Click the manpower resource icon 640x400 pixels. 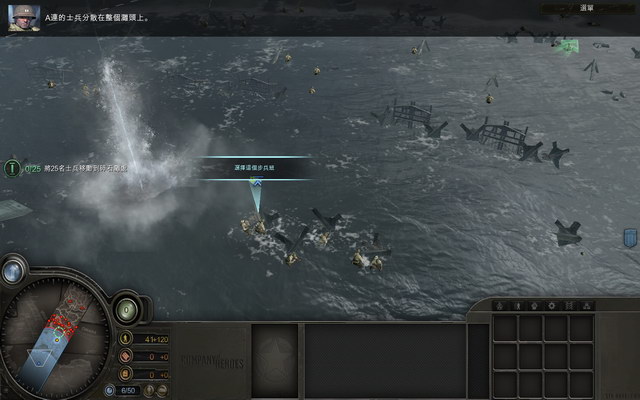click(x=124, y=339)
